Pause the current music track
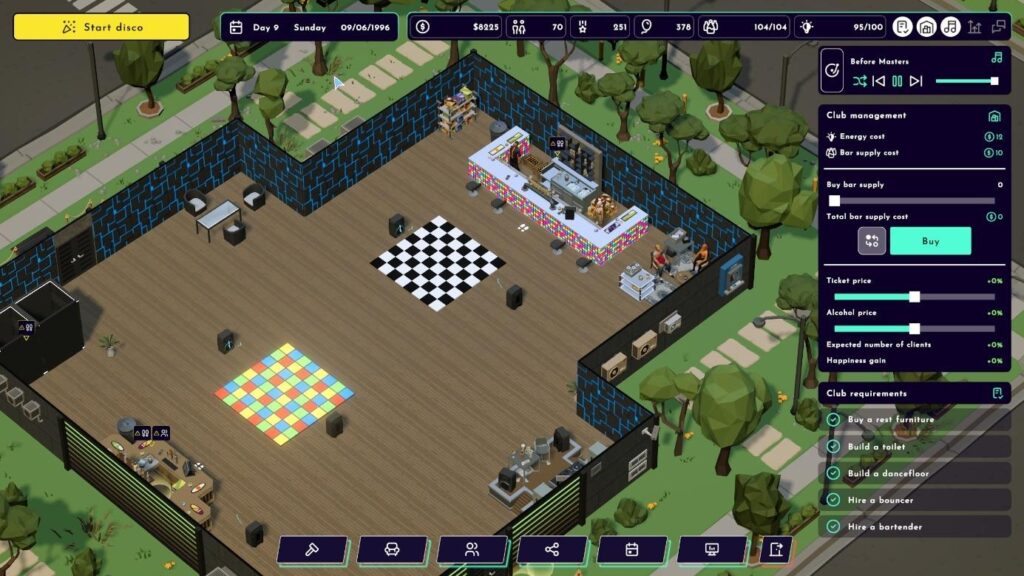The height and width of the screenshot is (576, 1024). [897, 81]
